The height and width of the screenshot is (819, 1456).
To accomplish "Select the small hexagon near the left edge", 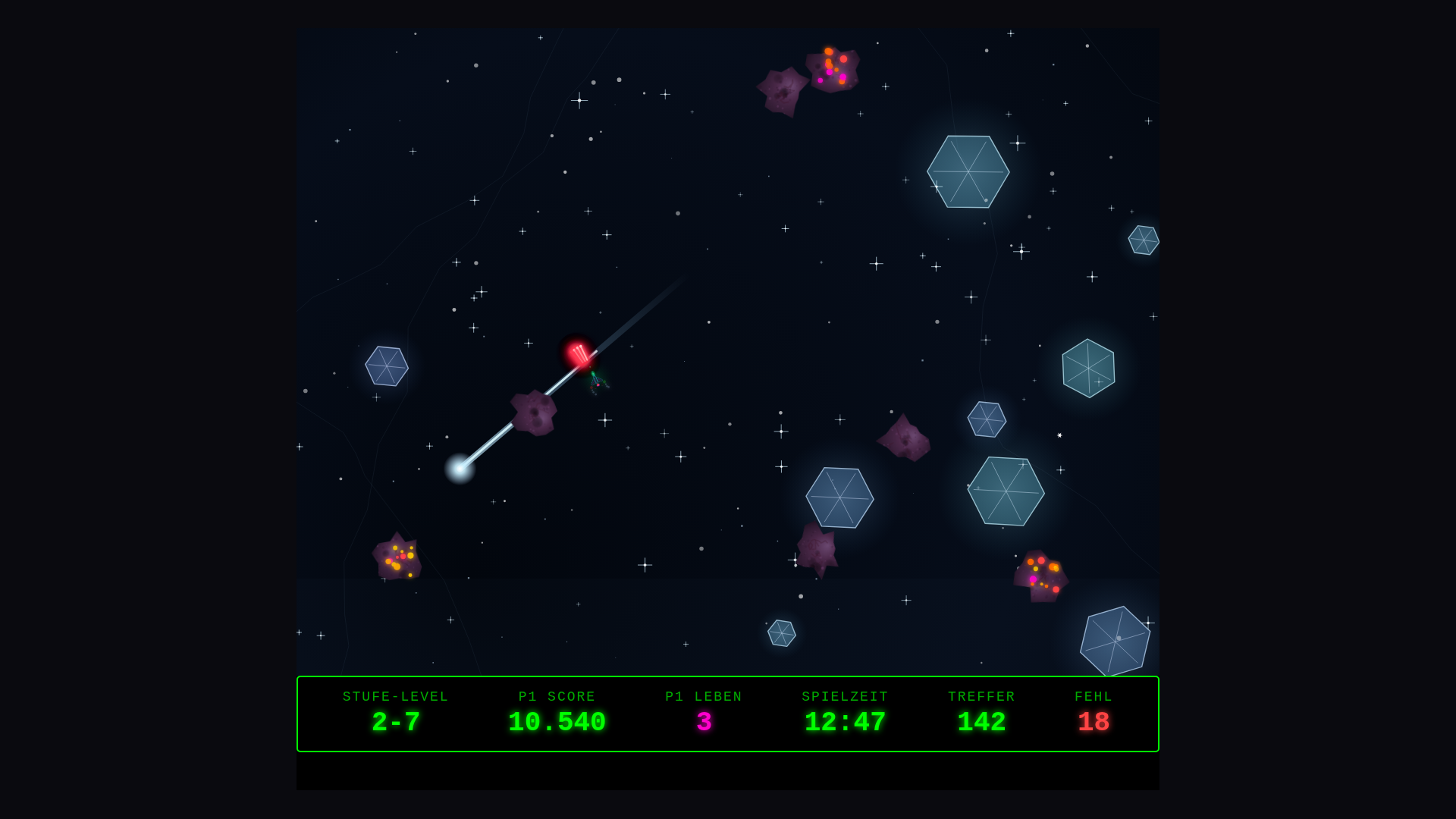I will (x=387, y=367).
